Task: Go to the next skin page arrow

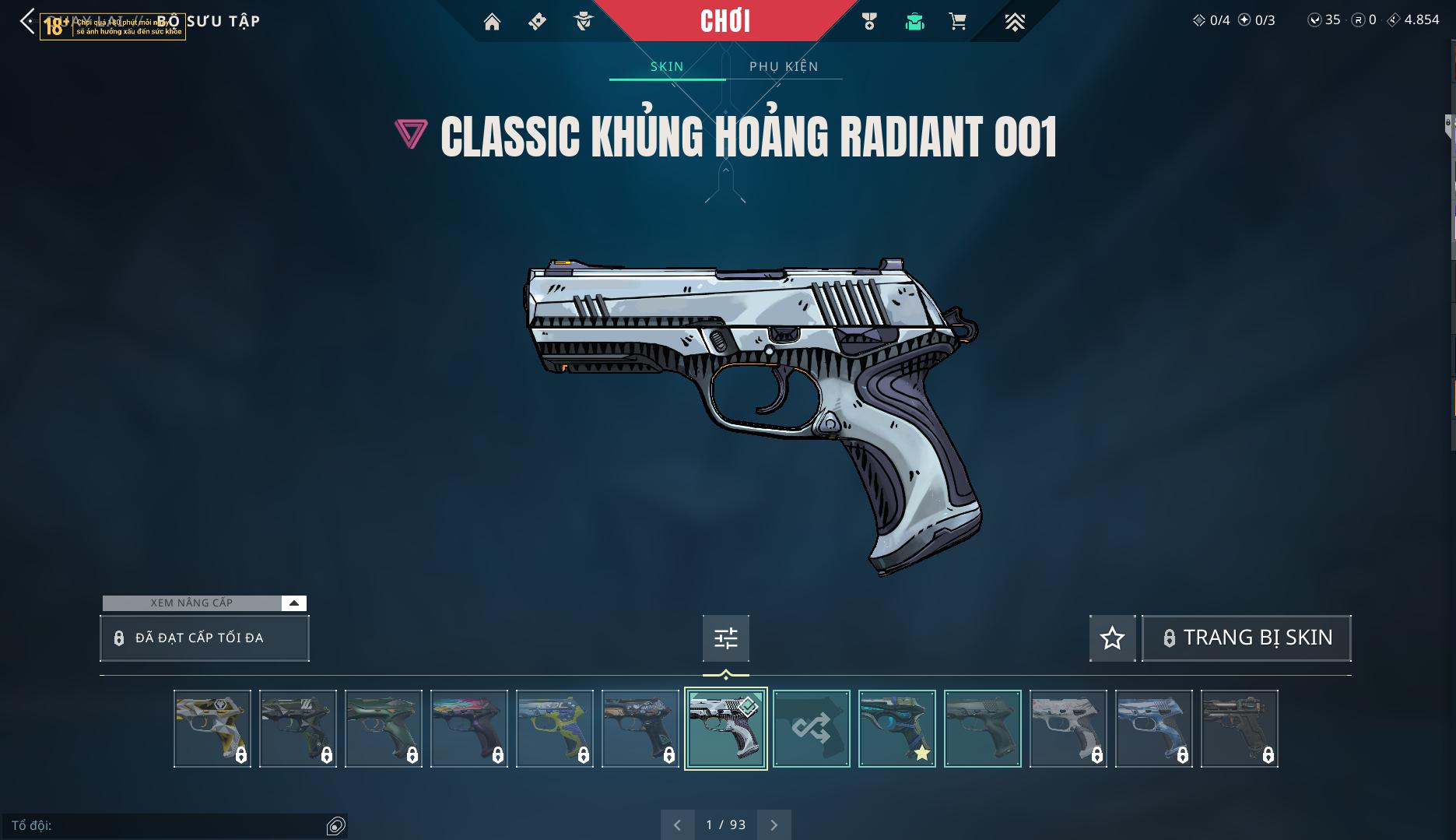Action: (774, 824)
